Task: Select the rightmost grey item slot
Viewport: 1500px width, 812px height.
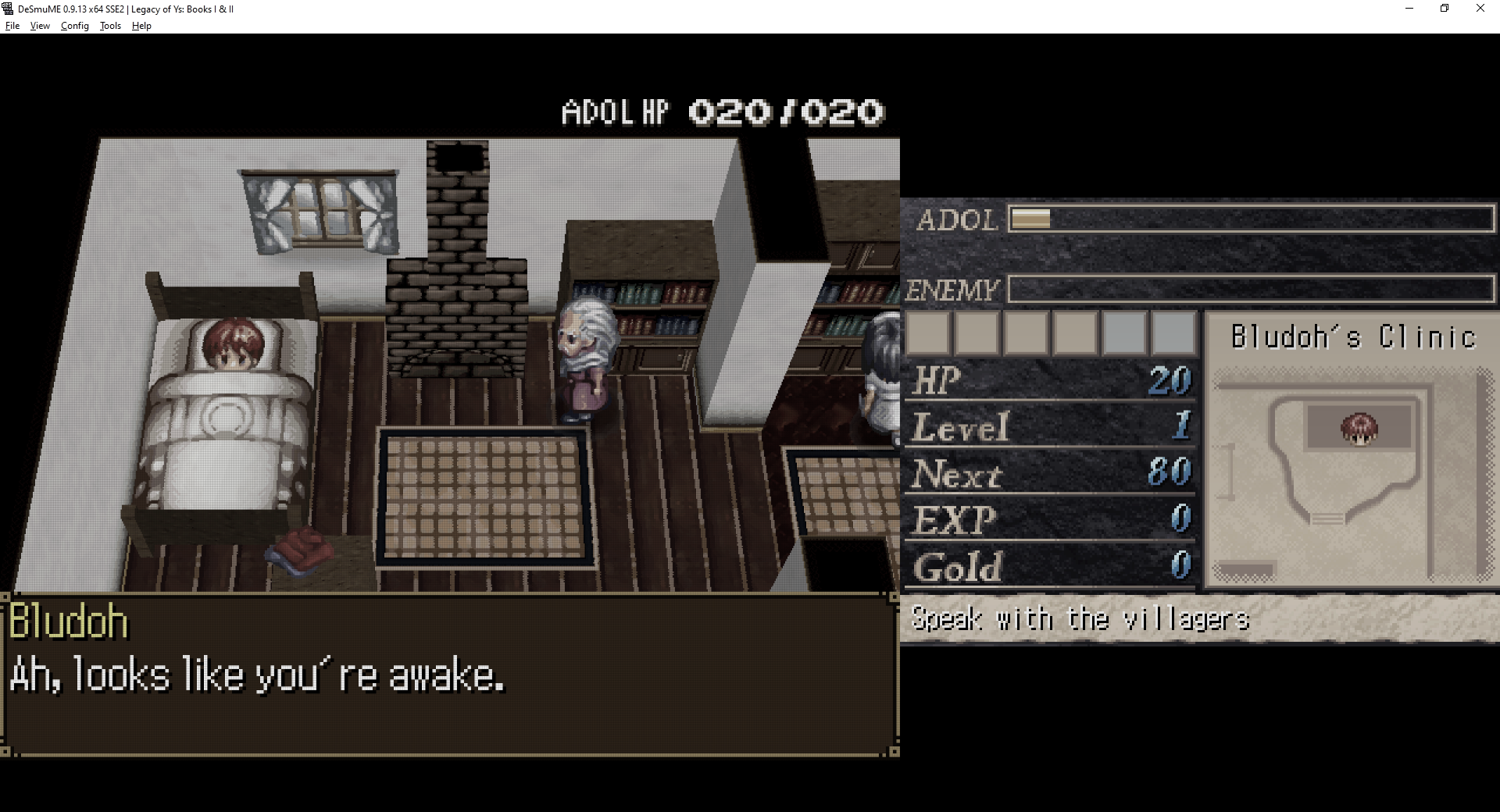Action: (1172, 333)
